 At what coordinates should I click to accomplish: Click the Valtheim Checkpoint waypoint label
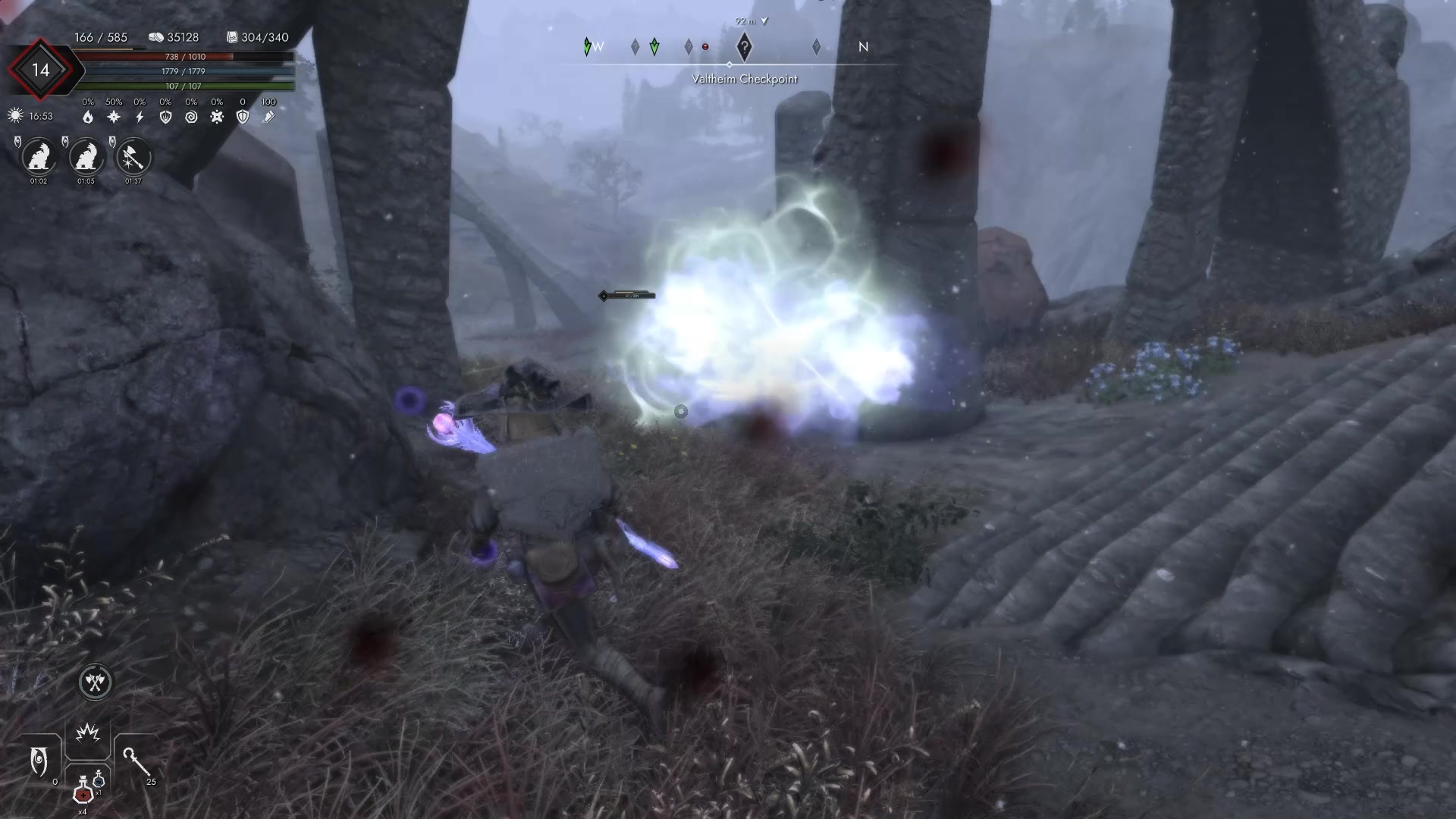745,78
